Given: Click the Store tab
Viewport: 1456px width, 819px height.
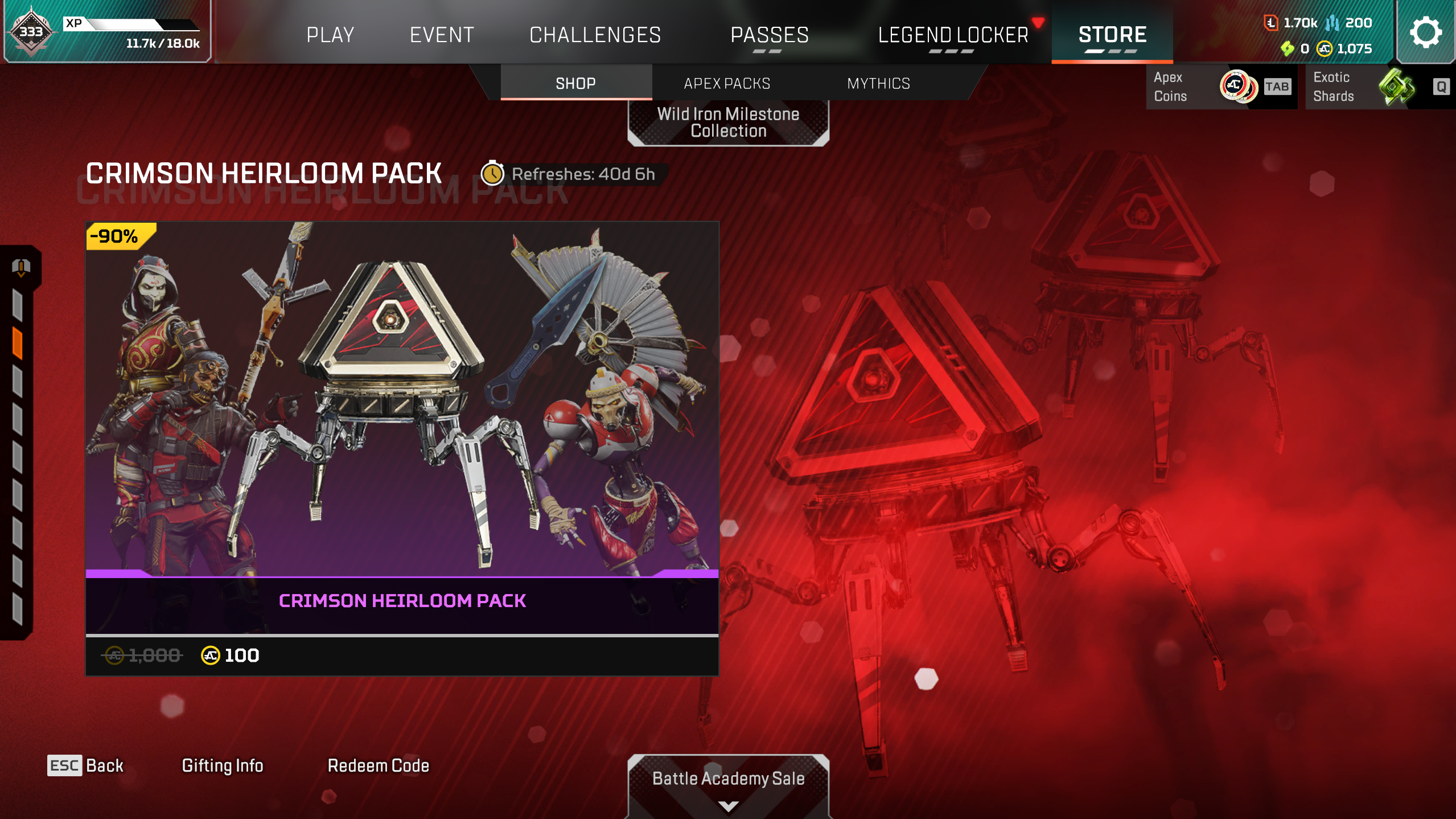Looking at the screenshot, I should click(1112, 35).
